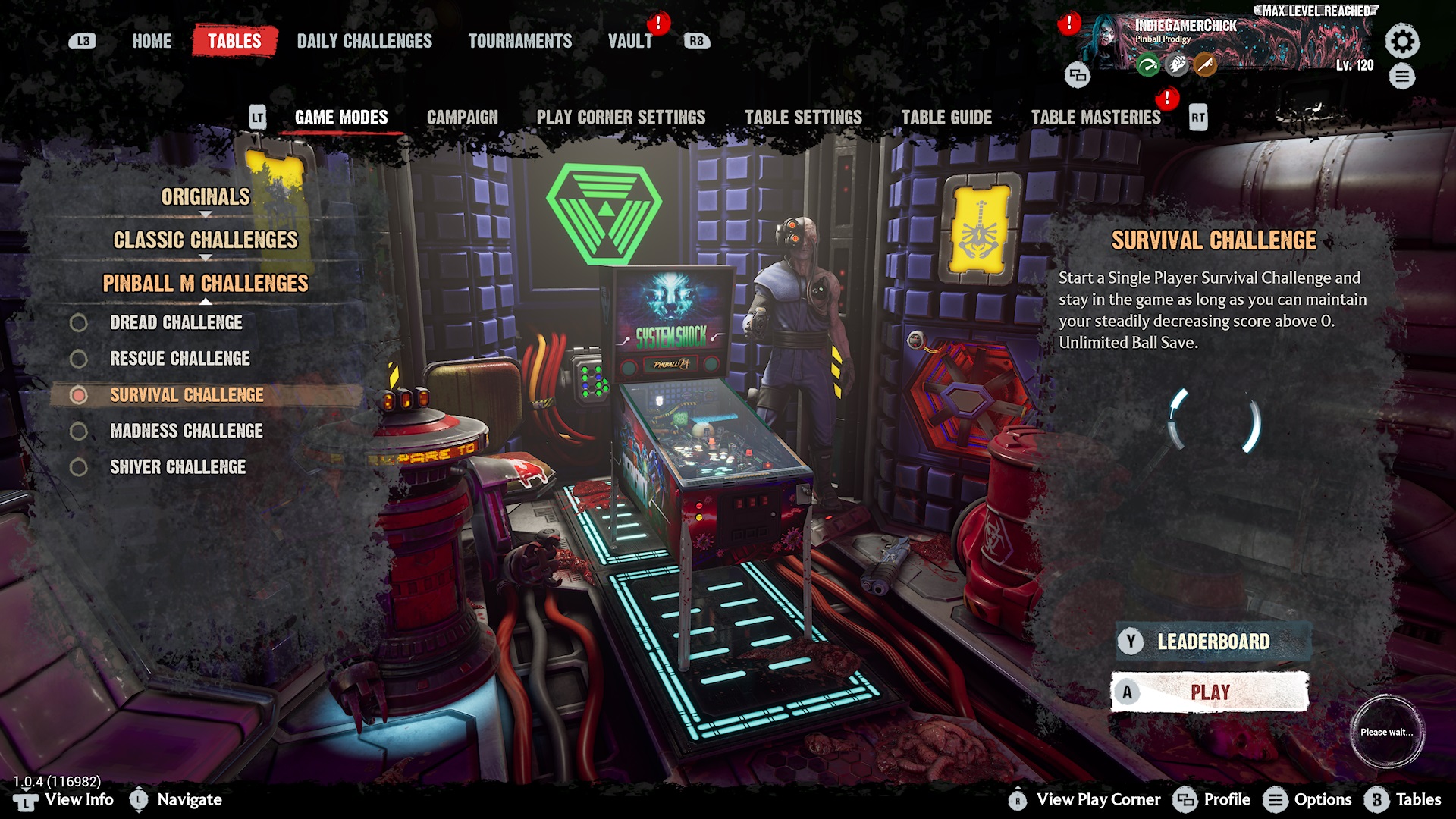Click the red exclamation alert on the Vault

657,24
